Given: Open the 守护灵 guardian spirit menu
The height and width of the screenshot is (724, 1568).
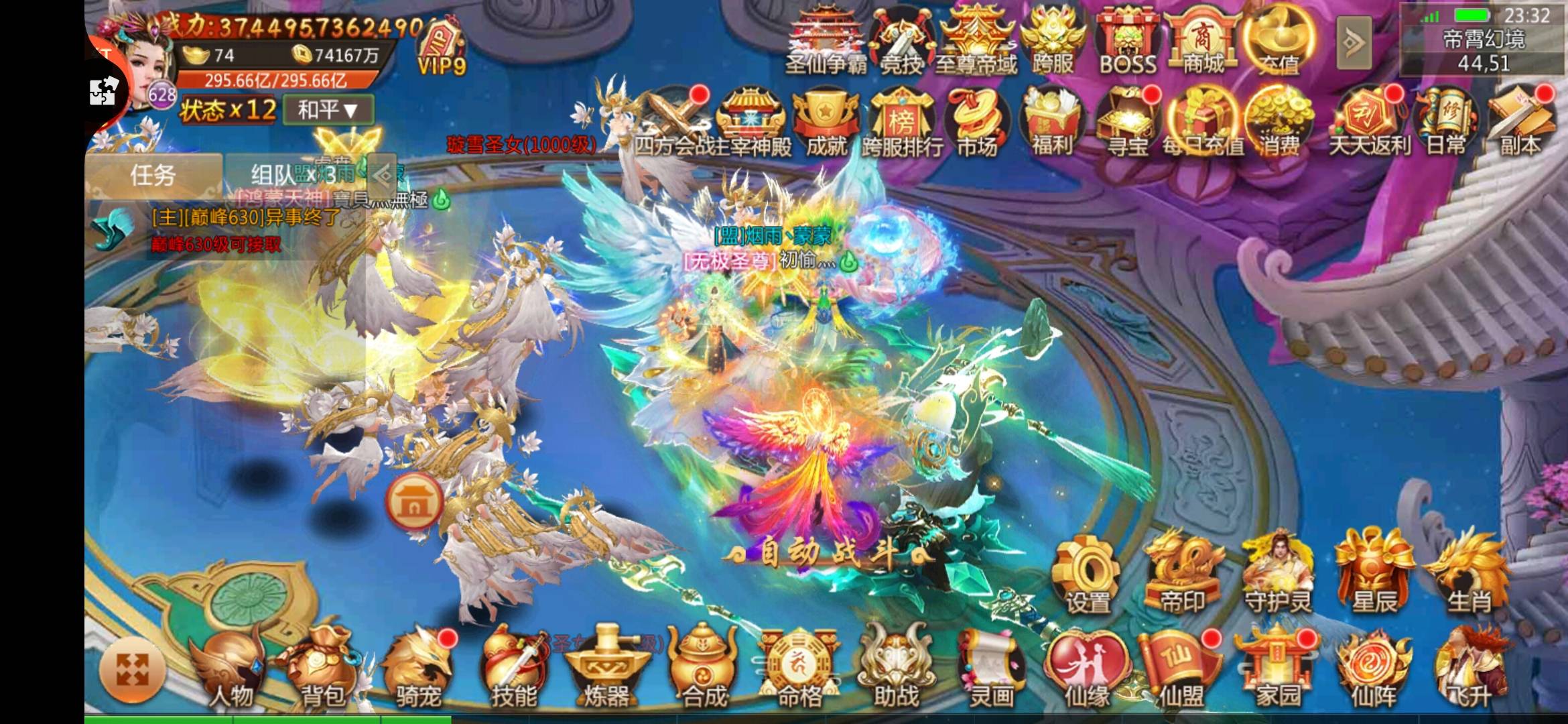Looking at the screenshot, I should coord(1277,577).
